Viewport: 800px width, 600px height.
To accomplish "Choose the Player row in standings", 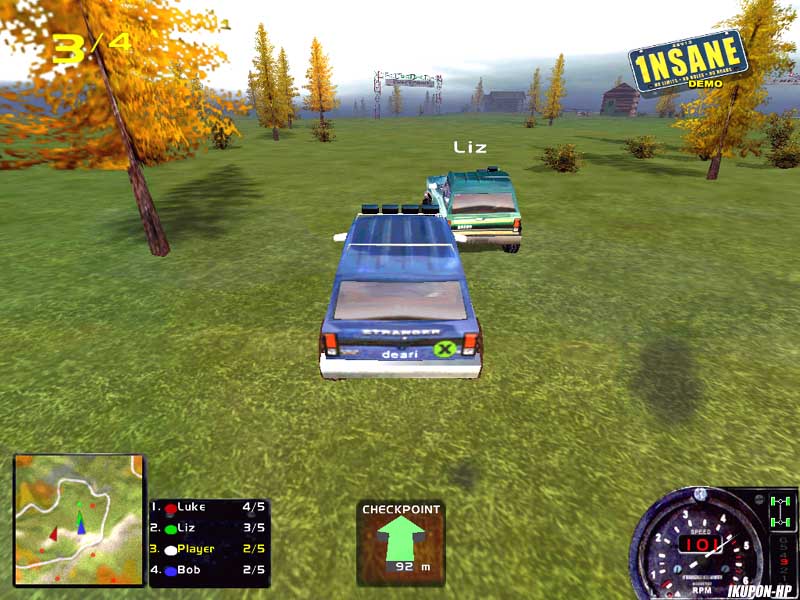I will tap(208, 549).
